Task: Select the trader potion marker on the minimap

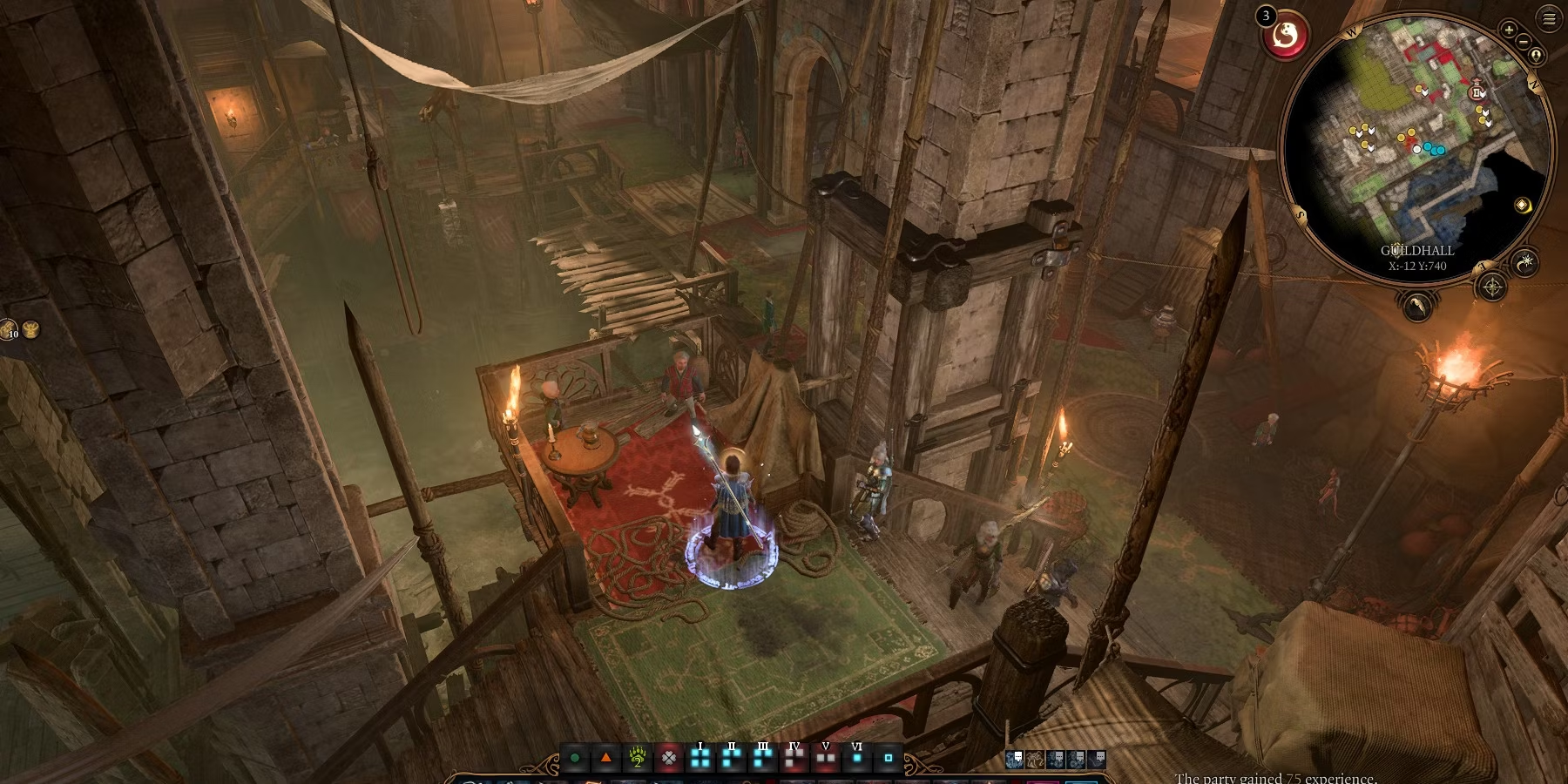Action: [1477, 92]
